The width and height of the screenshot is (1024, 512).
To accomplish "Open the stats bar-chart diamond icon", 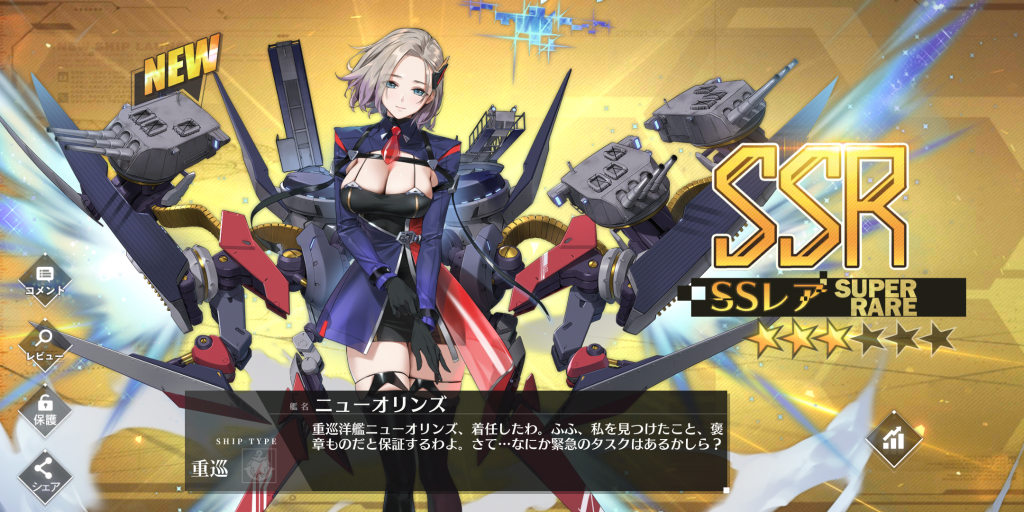I will [893, 438].
